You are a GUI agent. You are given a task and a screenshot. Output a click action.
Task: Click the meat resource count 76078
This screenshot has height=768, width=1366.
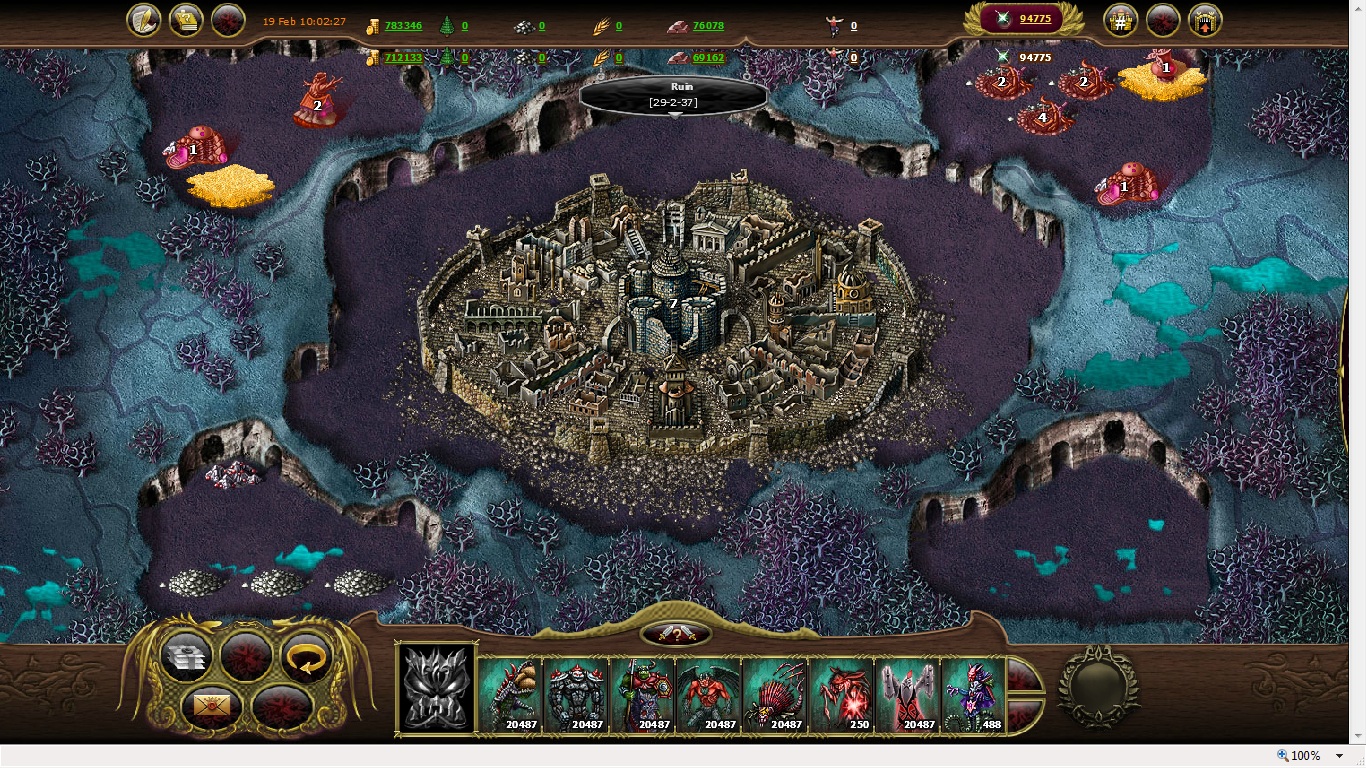[x=708, y=26]
